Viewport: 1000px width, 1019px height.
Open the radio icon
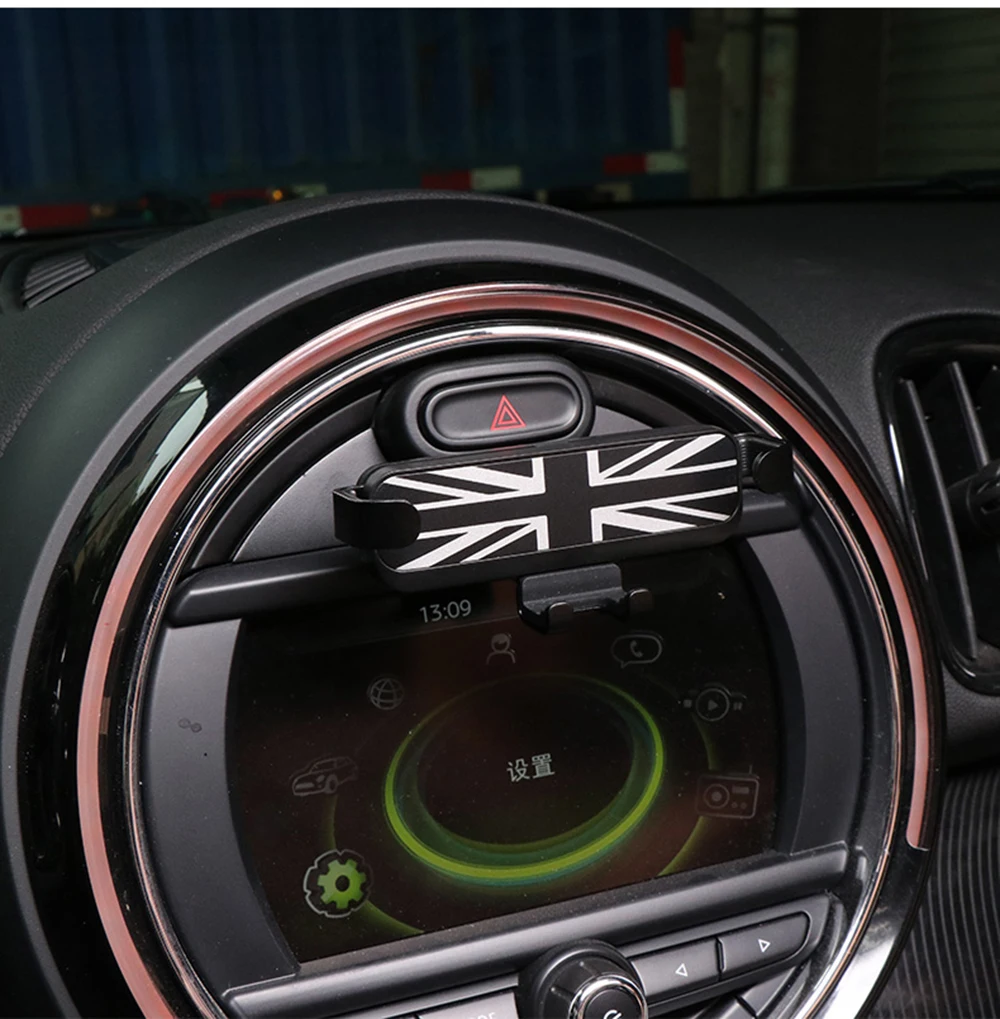[727, 795]
